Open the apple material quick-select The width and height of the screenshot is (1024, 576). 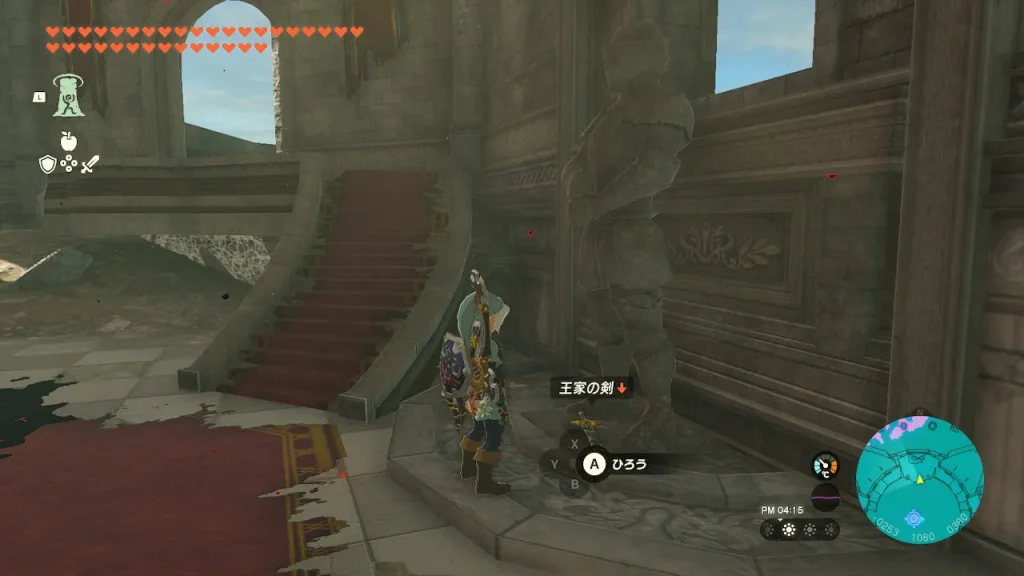(69, 141)
